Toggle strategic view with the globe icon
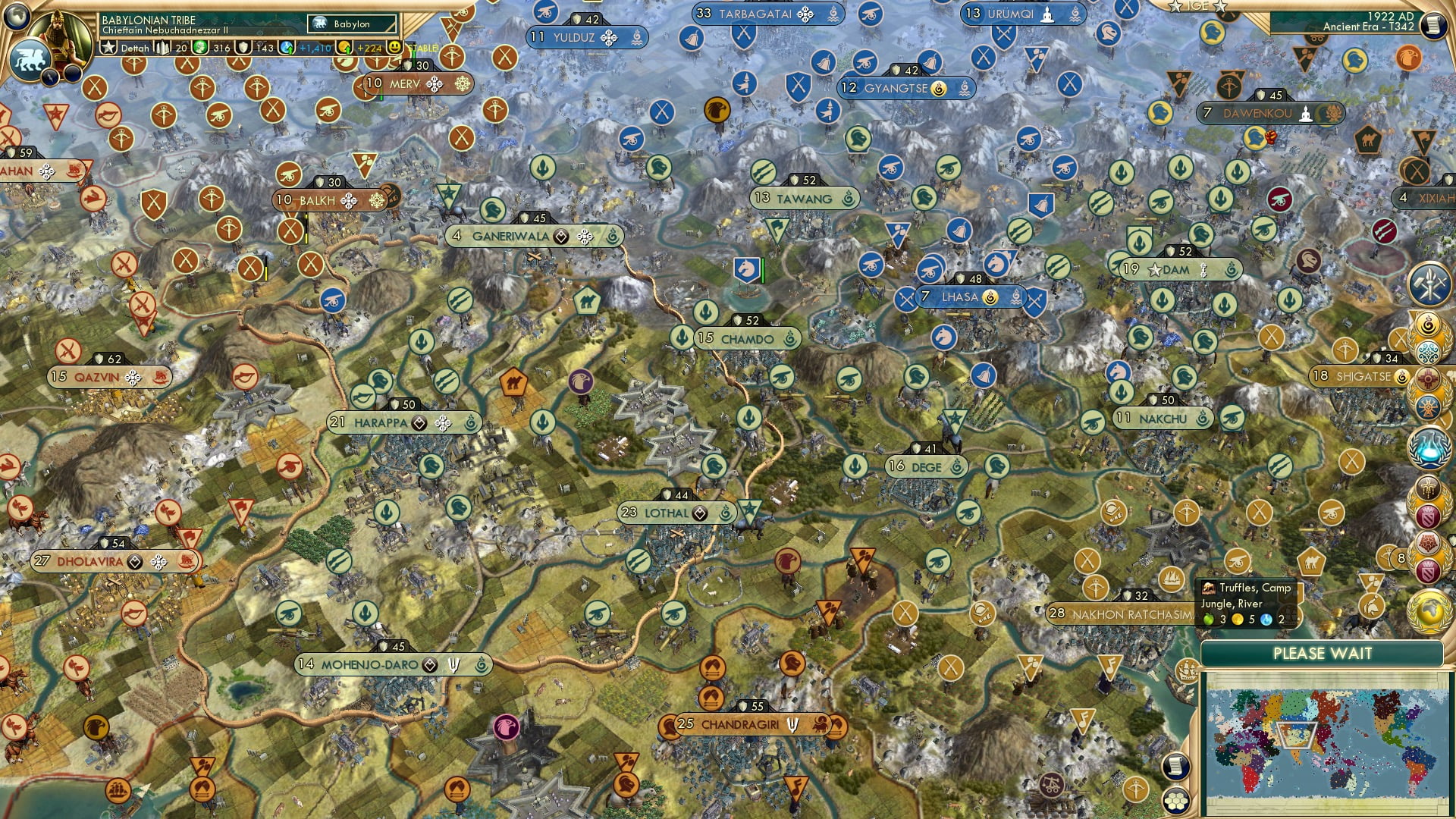This screenshot has height=819, width=1456. [17, 16]
